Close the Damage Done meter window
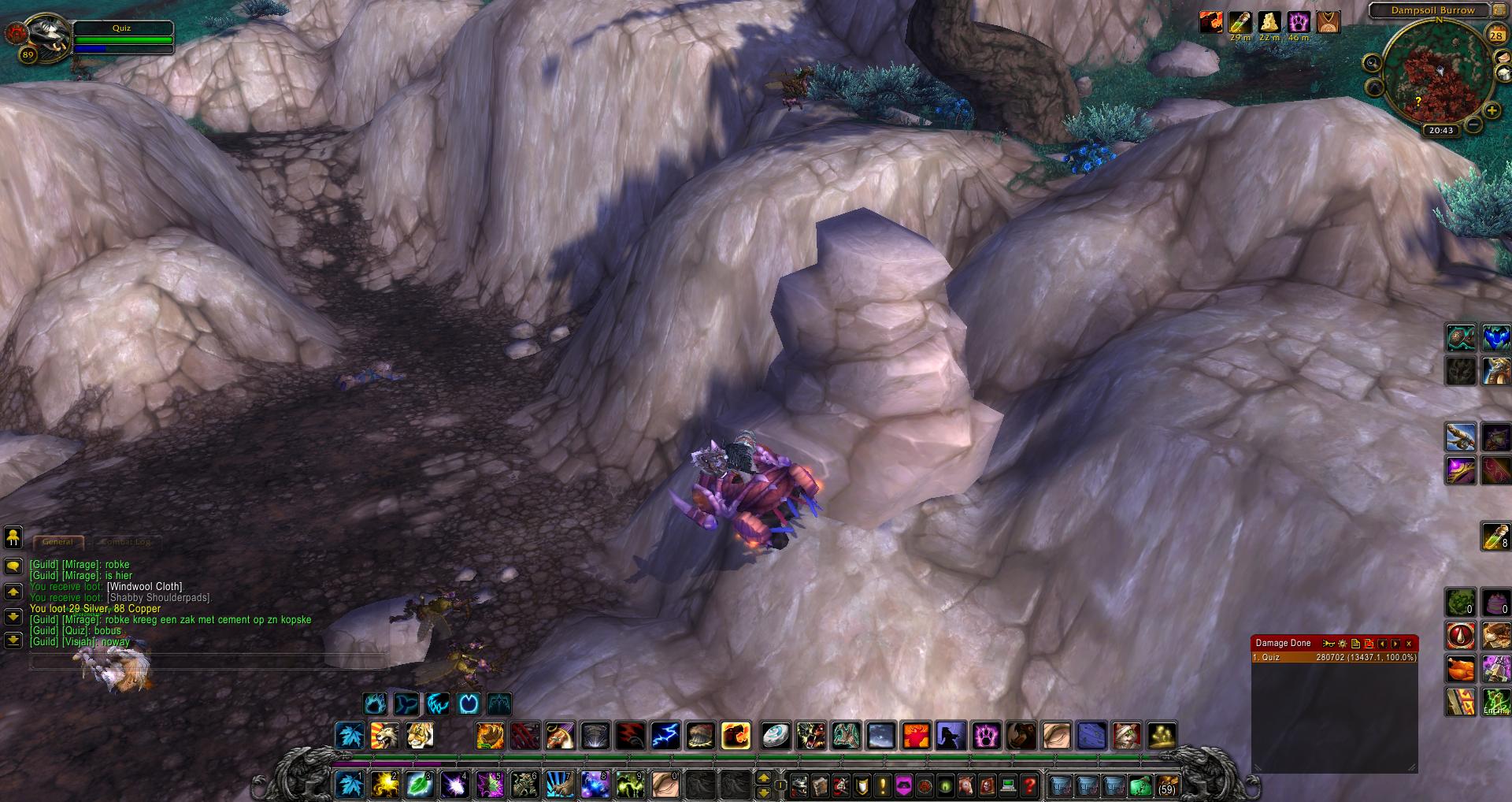The image size is (1512, 802). point(1409,644)
